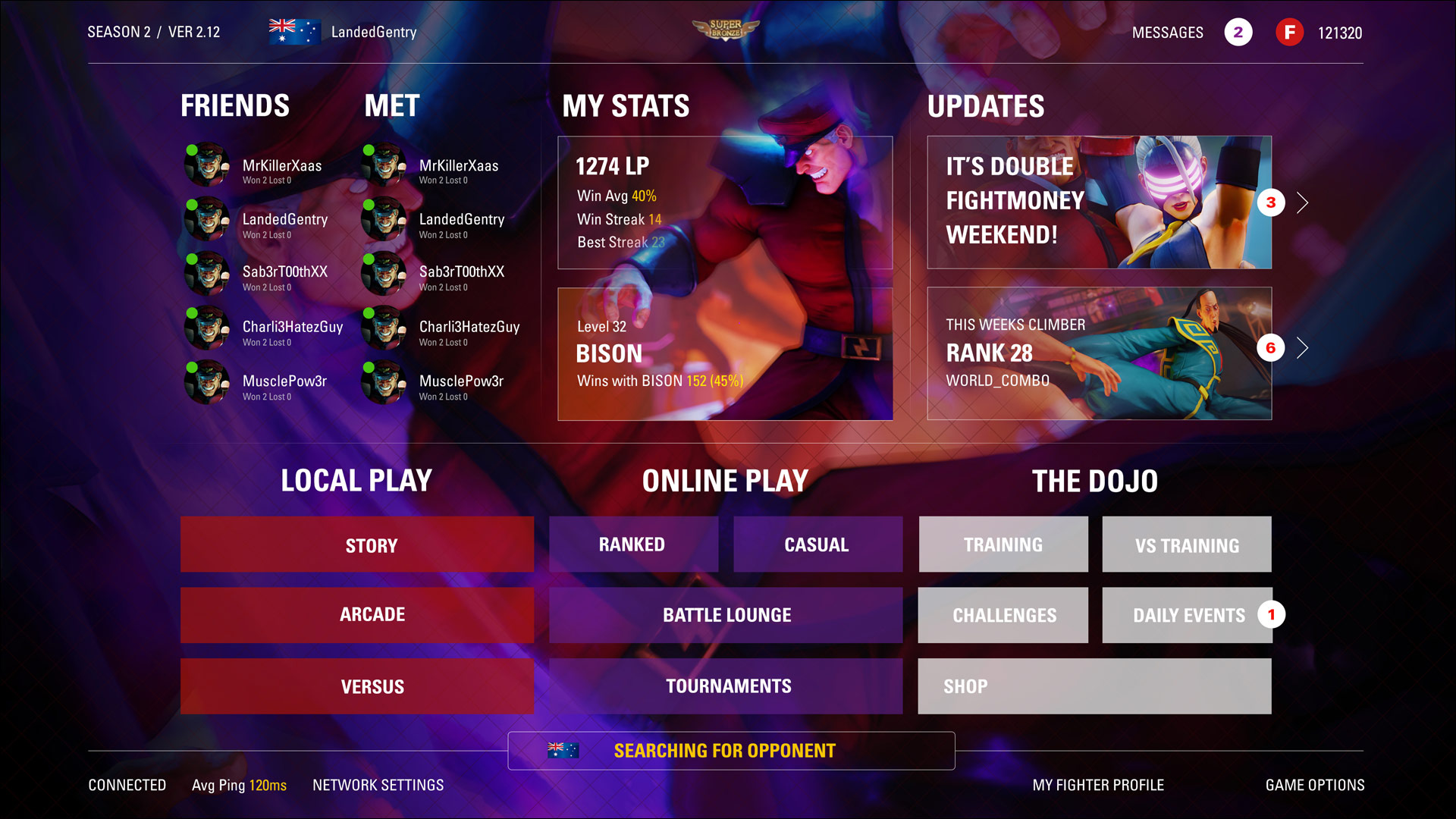
Task: Click the Bison level stats panel
Action: (x=725, y=353)
